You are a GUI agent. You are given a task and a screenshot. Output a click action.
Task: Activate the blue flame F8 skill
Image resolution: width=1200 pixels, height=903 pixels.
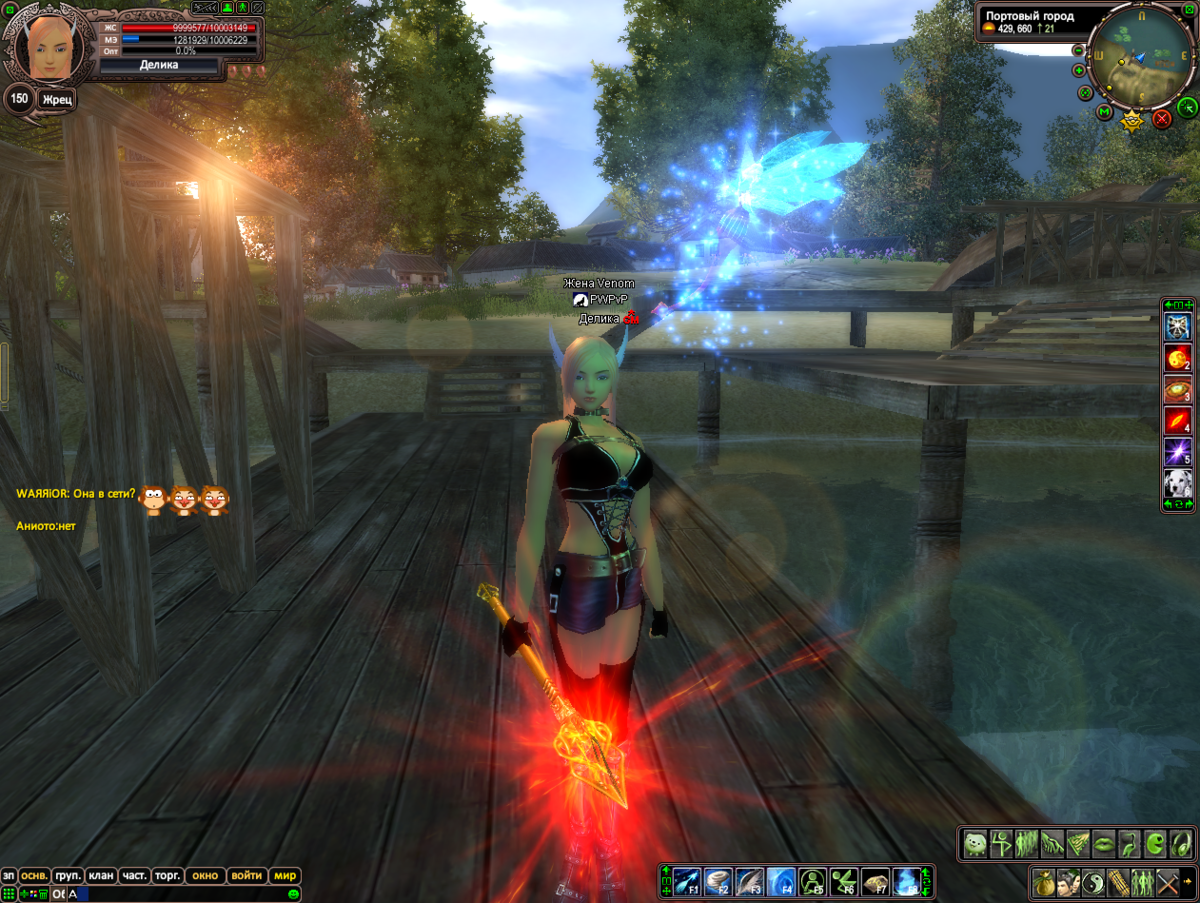[905, 881]
